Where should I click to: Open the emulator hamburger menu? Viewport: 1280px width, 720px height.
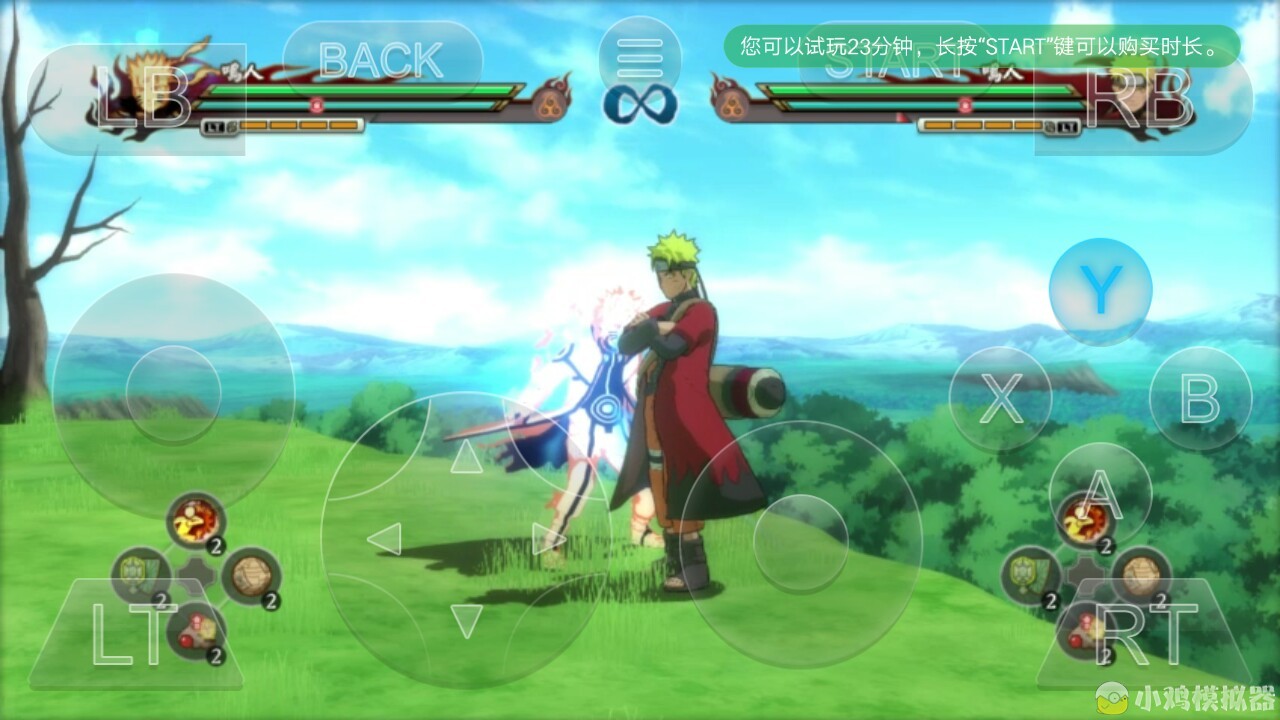click(639, 58)
